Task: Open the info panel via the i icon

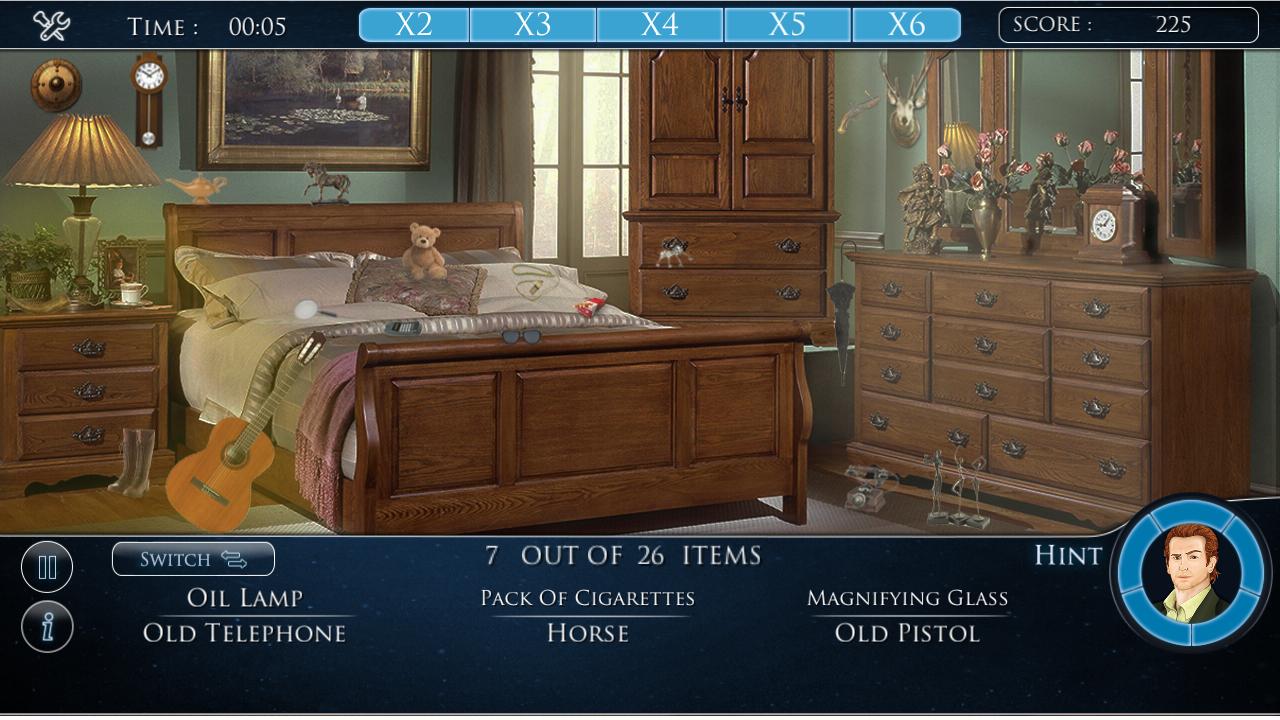Action: coord(47,628)
